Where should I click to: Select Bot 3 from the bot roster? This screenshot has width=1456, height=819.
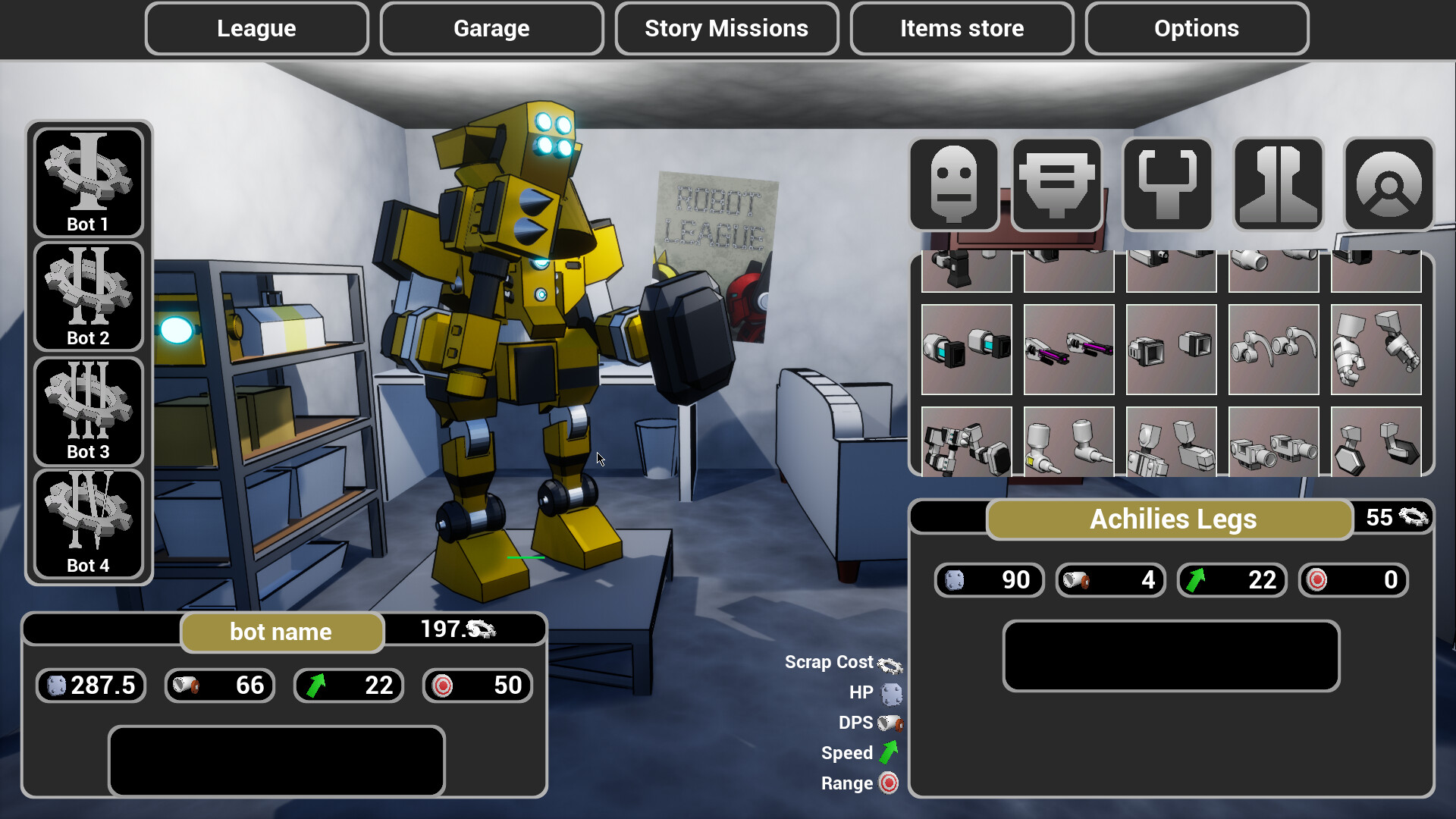point(88,409)
